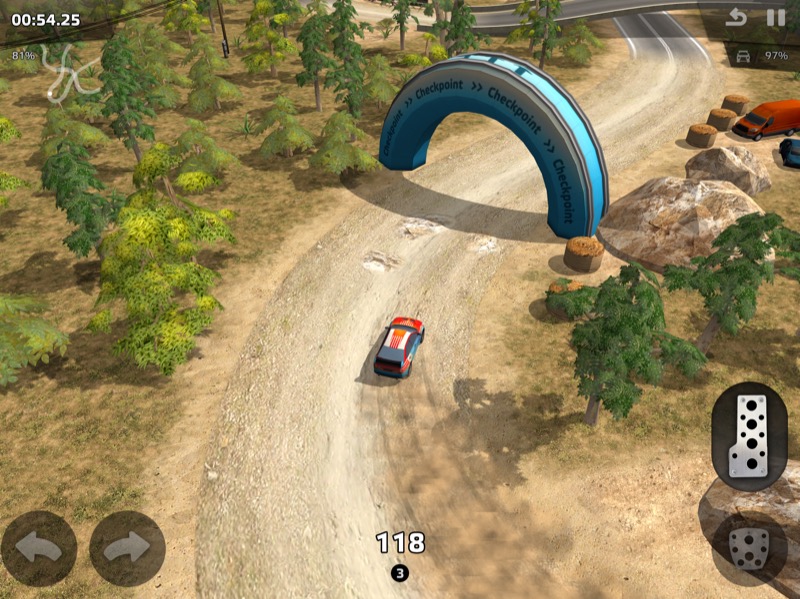Pause the race
The width and height of the screenshot is (800, 599).
775,17
